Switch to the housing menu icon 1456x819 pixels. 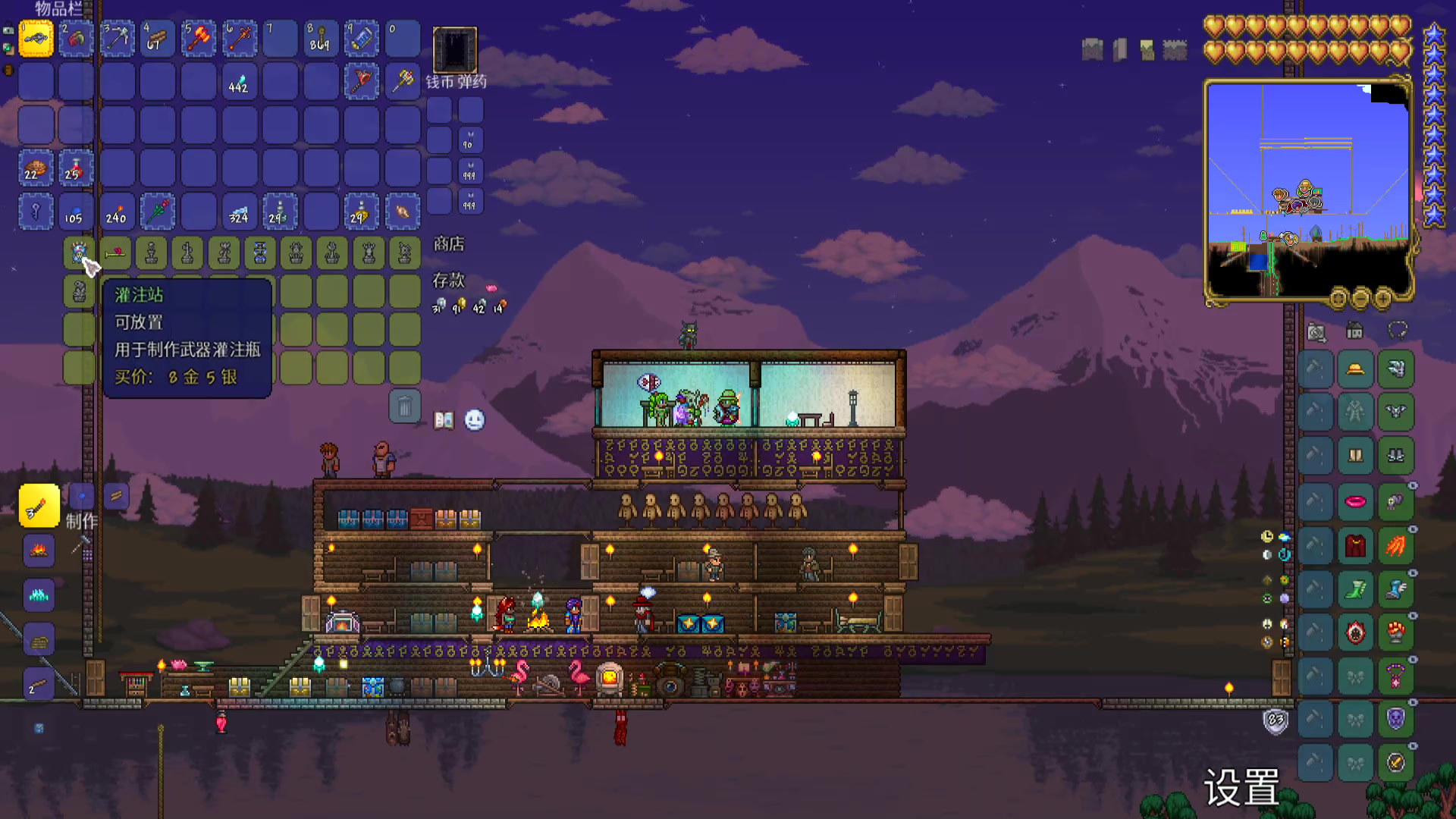pyautogui.click(x=1354, y=331)
